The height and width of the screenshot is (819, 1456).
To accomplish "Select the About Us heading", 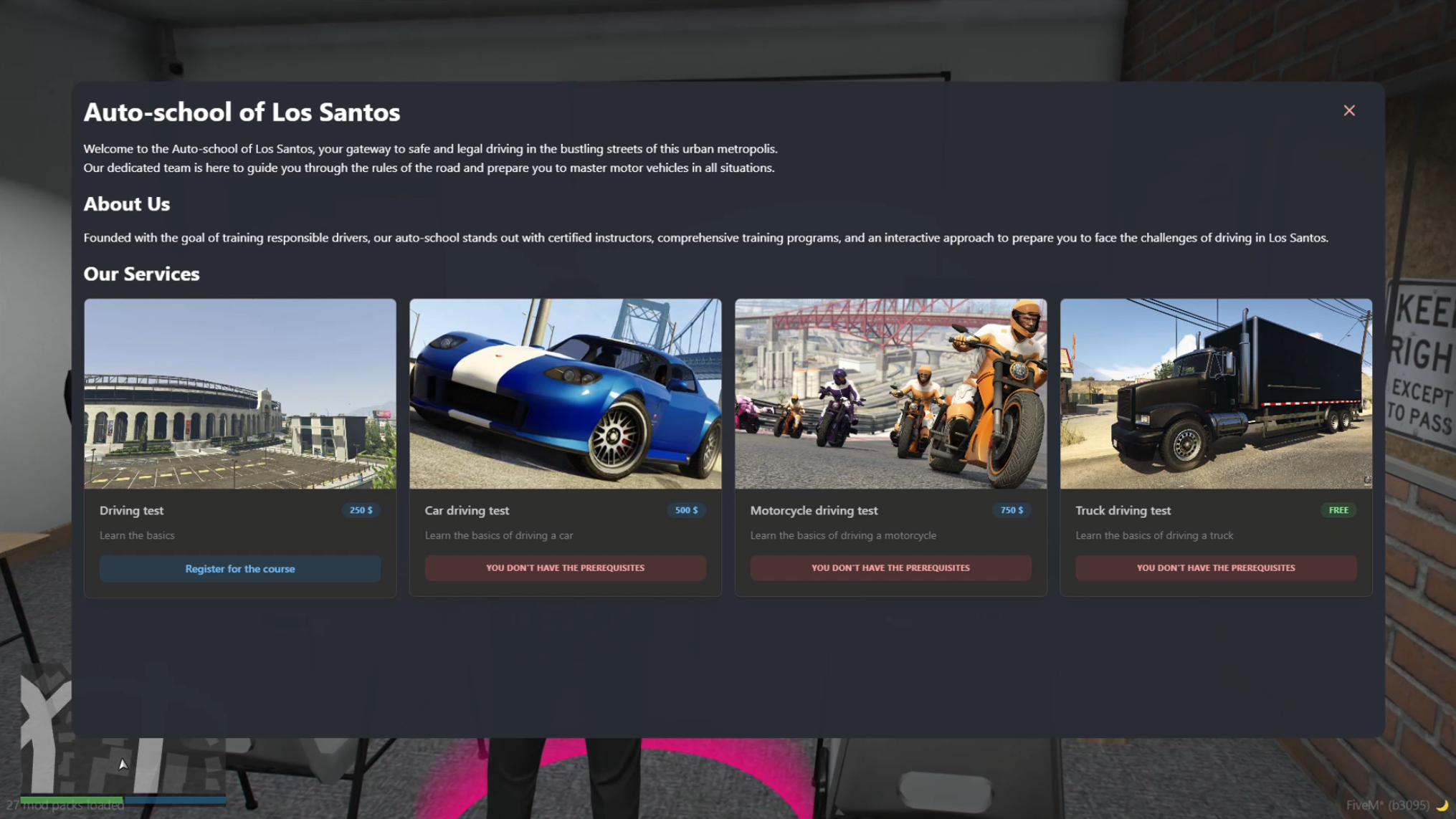I will (x=126, y=204).
